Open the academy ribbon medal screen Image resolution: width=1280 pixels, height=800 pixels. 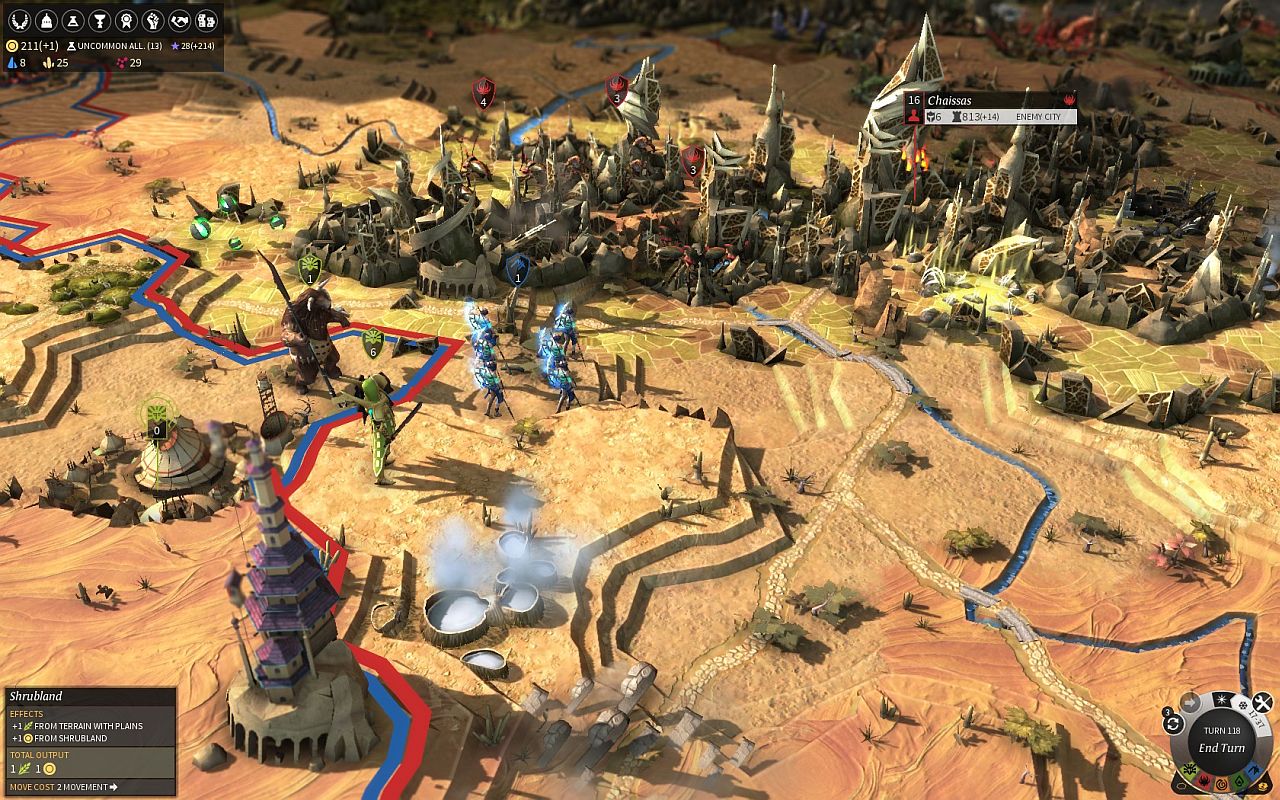coord(126,20)
